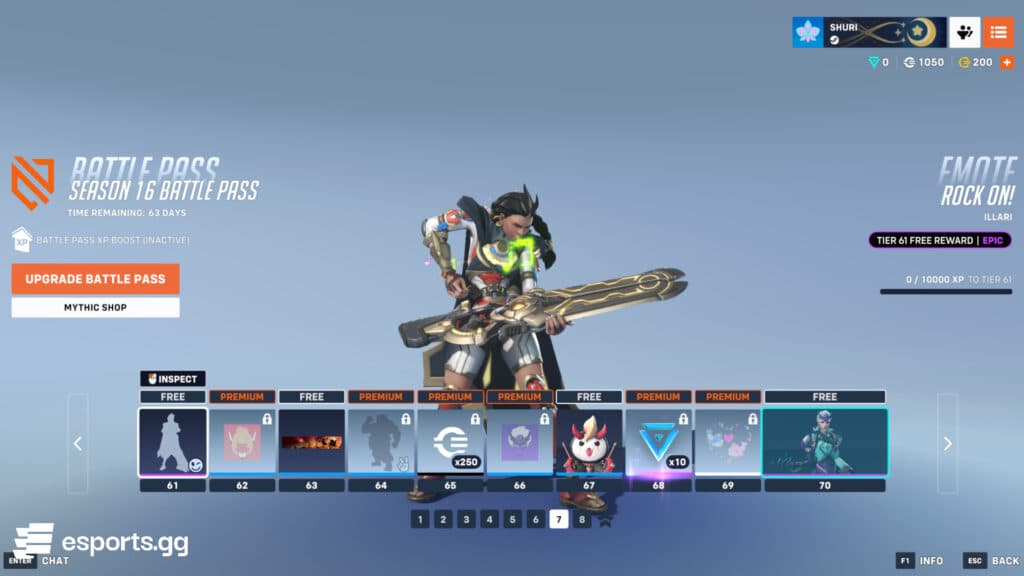Viewport: 1024px width, 576px height.
Task: Jump to battle pass page 4
Action: (x=489, y=519)
